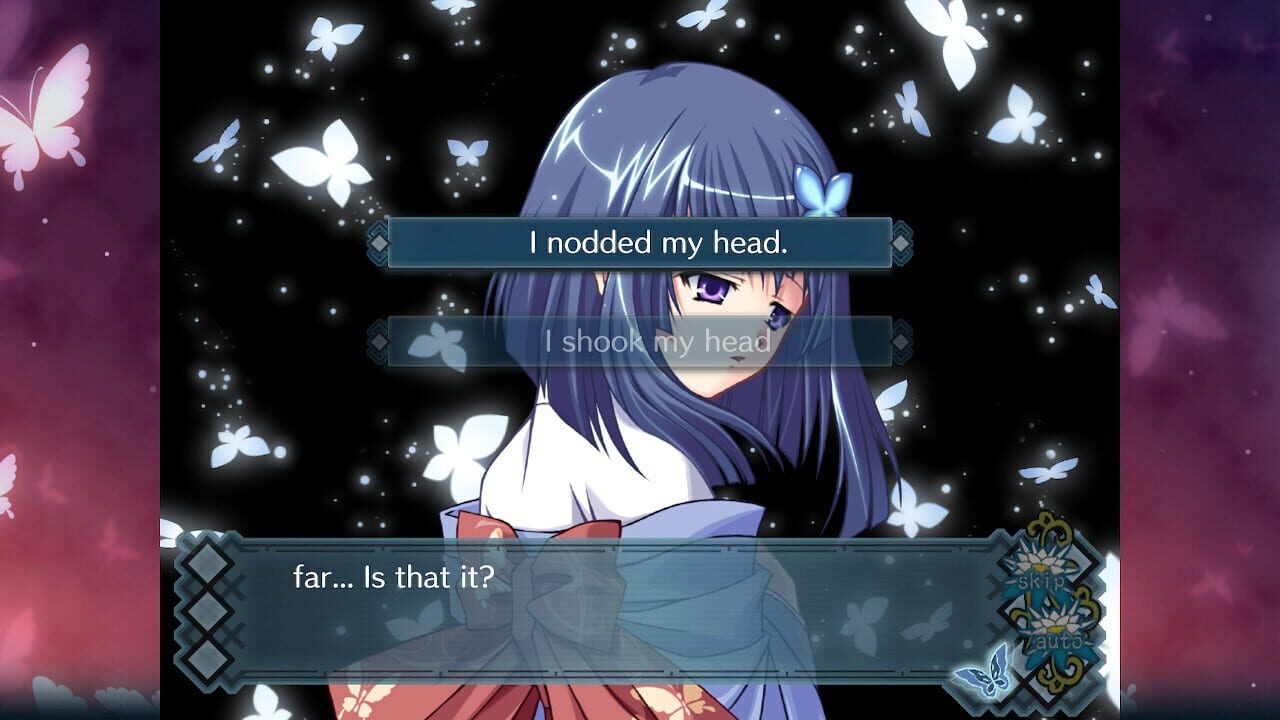1280x720 pixels.
Task: Click the highlighted first choice bar
Action: click(640, 240)
